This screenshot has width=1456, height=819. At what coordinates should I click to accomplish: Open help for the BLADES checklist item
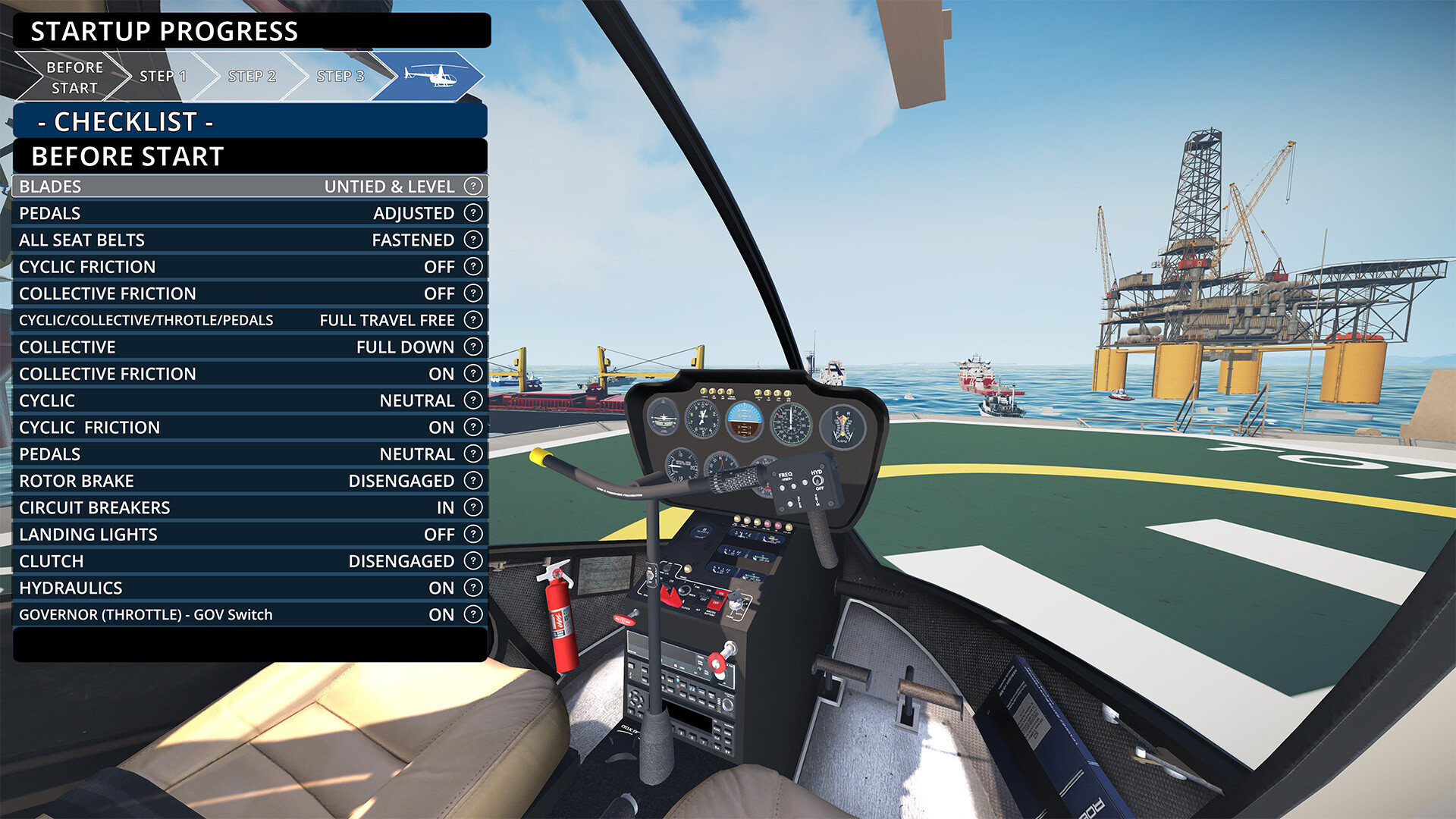pos(472,186)
